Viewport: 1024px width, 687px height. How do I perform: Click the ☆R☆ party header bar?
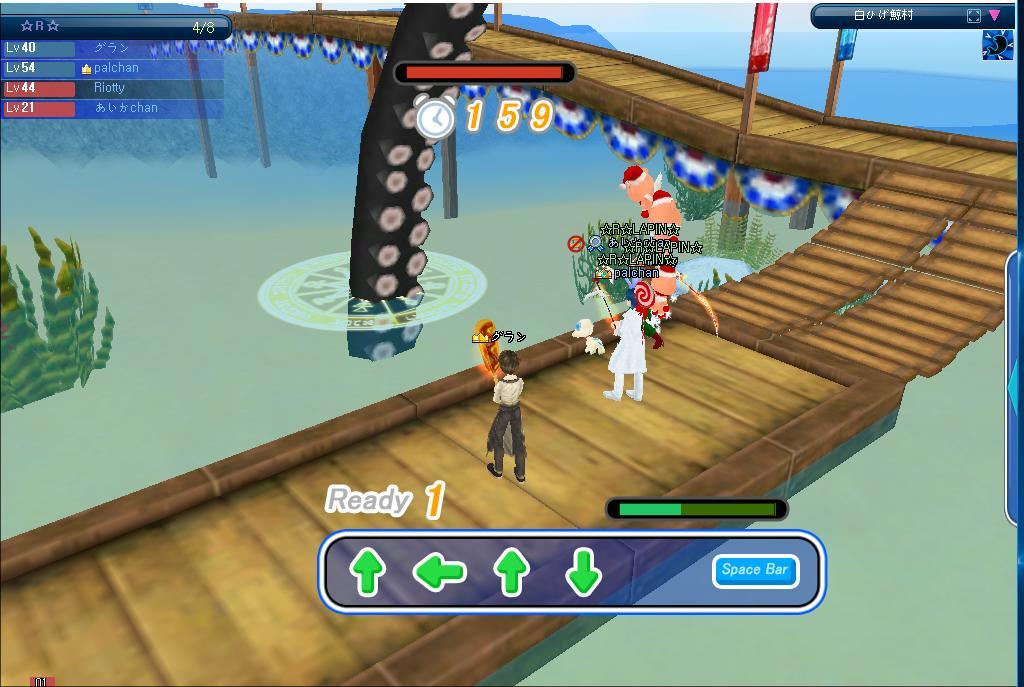[x=116, y=27]
